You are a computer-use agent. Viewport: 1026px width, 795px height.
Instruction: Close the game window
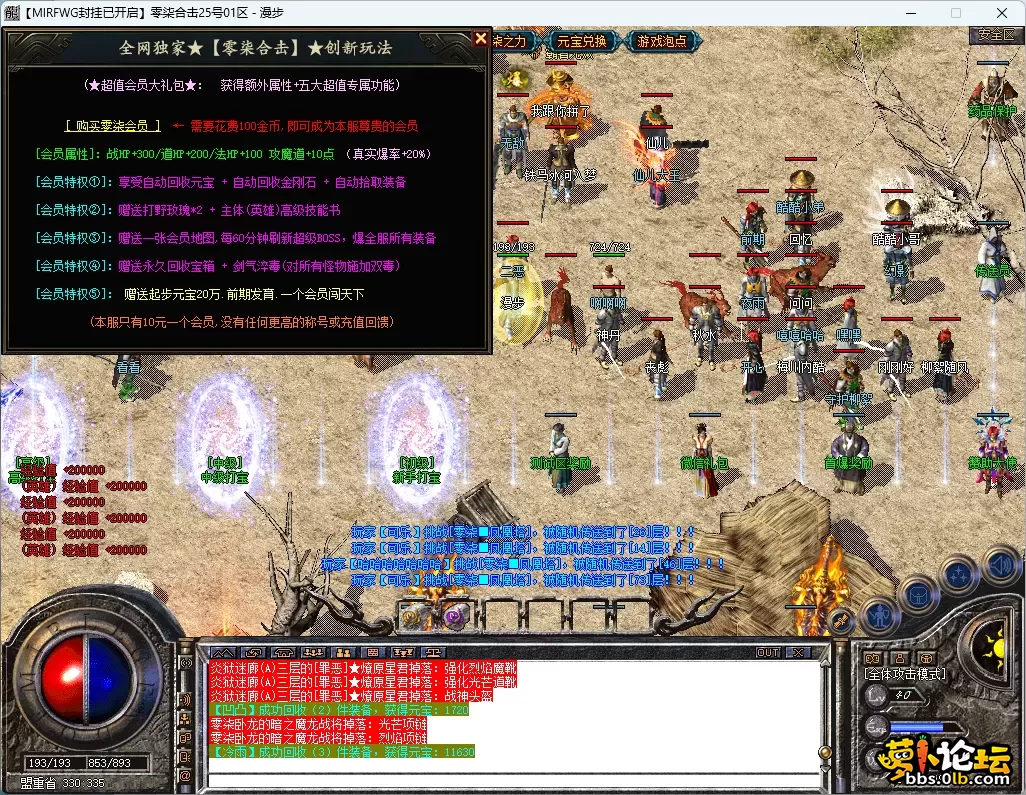pyautogui.click(x=1001, y=13)
